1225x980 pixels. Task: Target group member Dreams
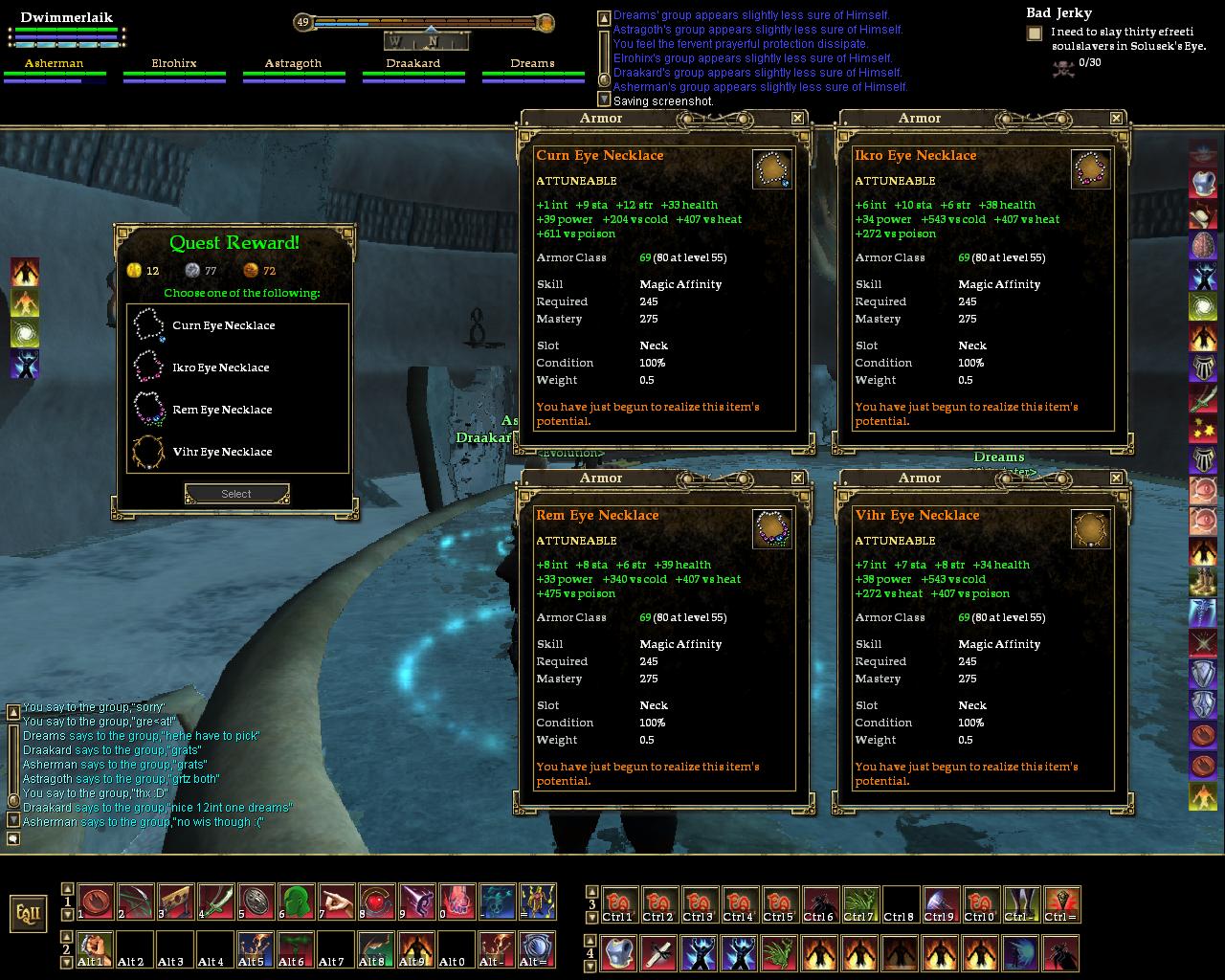tap(532, 64)
